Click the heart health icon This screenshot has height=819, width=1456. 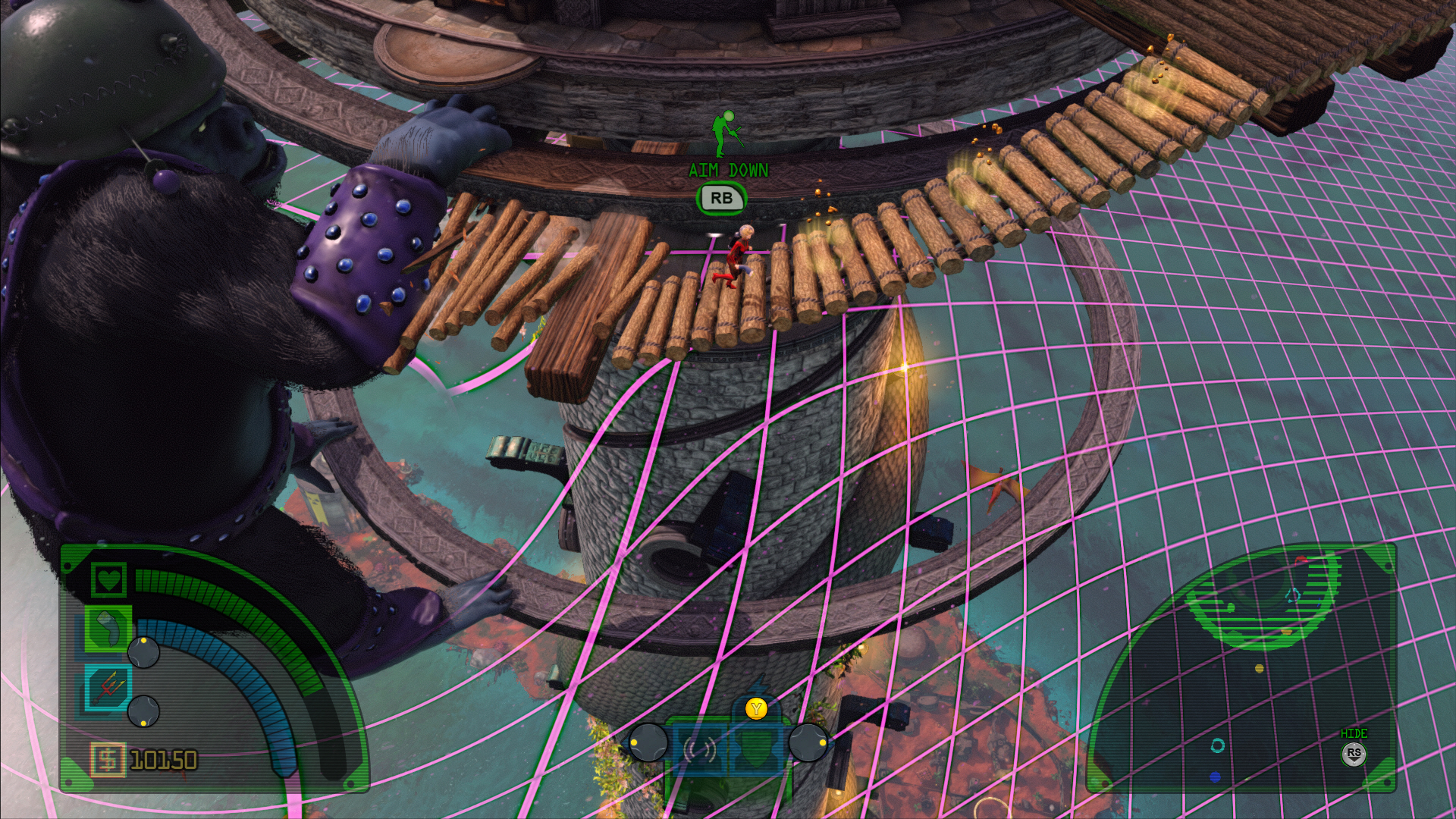109,580
